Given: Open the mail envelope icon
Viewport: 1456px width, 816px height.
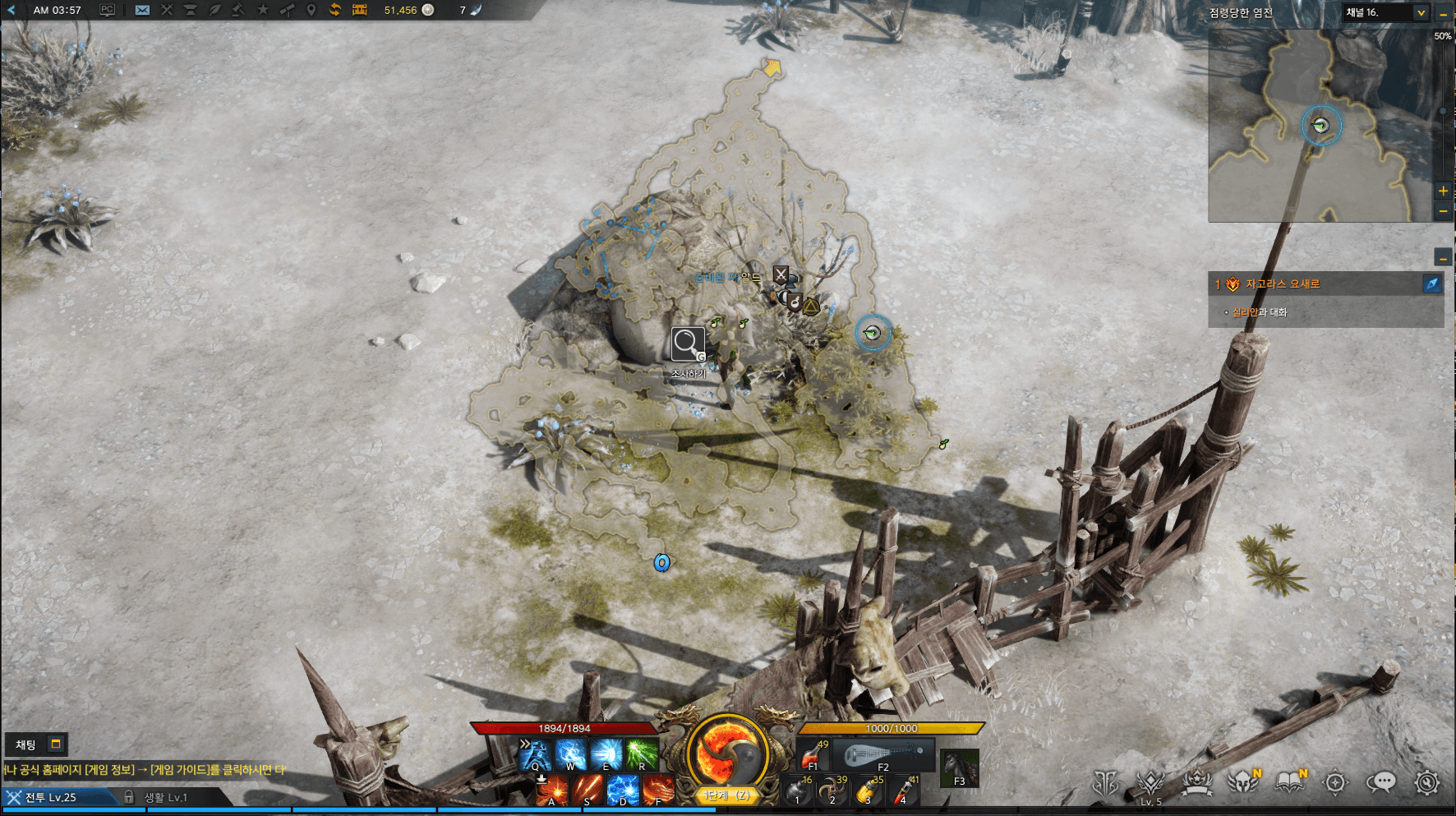Looking at the screenshot, I should click(142, 10).
